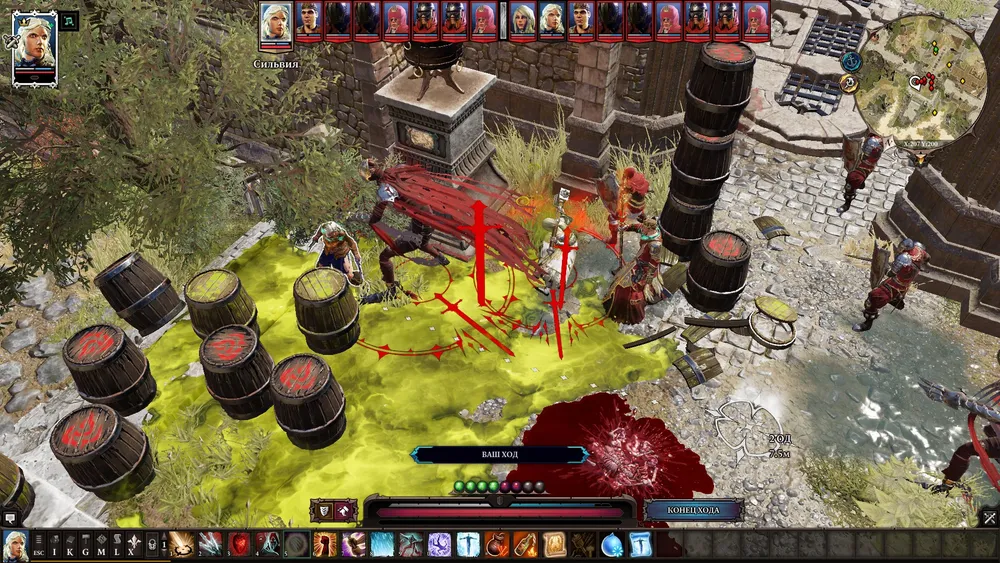Open the skills panel with the K button
Image resolution: width=1000 pixels, height=563 pixels.
(71, 545)
